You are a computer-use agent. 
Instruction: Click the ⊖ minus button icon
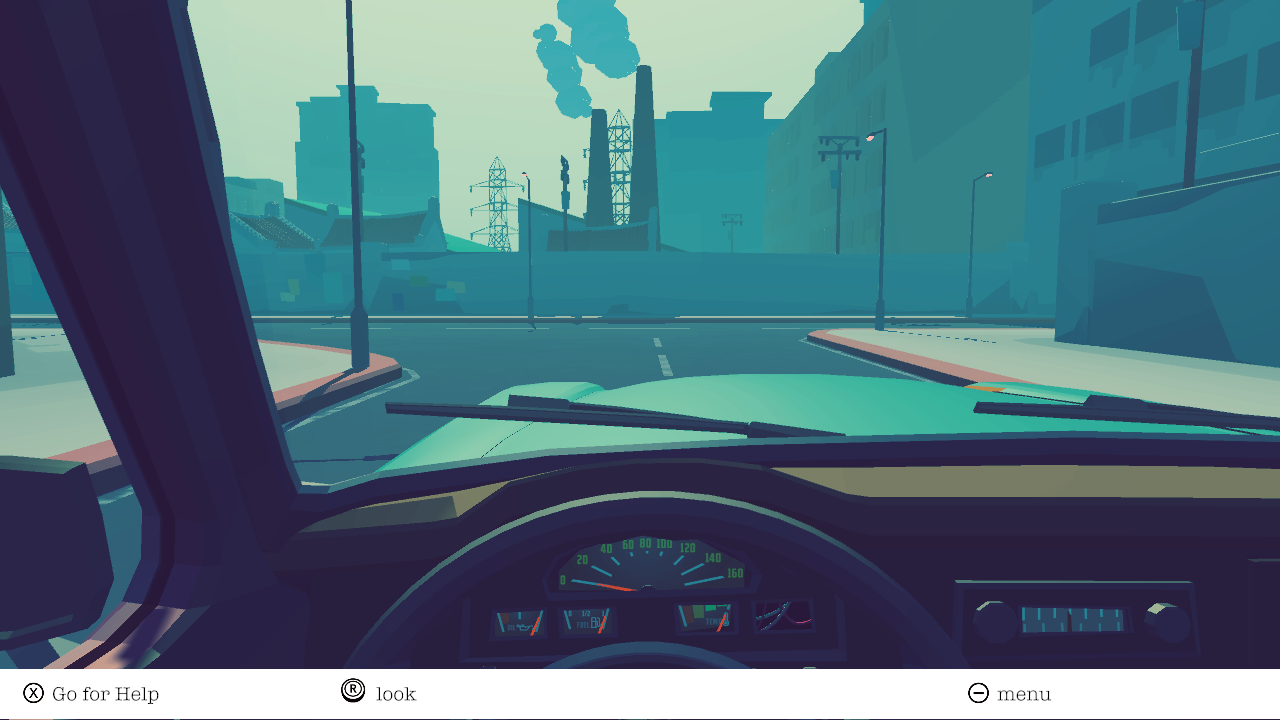pyautogui.click(x=977, y=692)
